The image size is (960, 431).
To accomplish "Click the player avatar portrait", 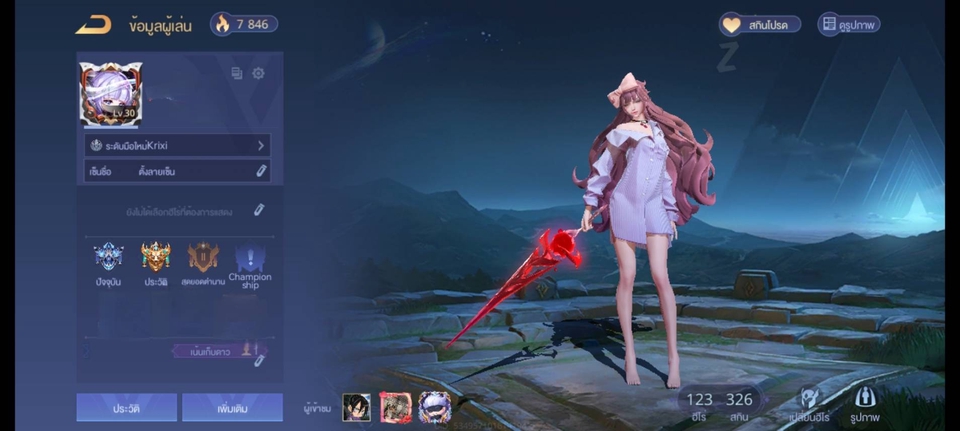I will tap(111, 94).
